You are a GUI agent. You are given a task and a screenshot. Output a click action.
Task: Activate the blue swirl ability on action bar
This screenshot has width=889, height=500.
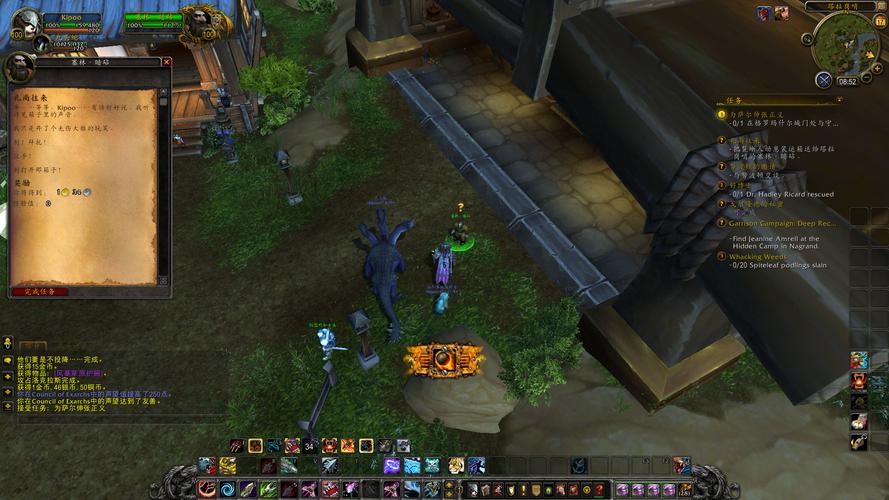[x=228, y=489]
